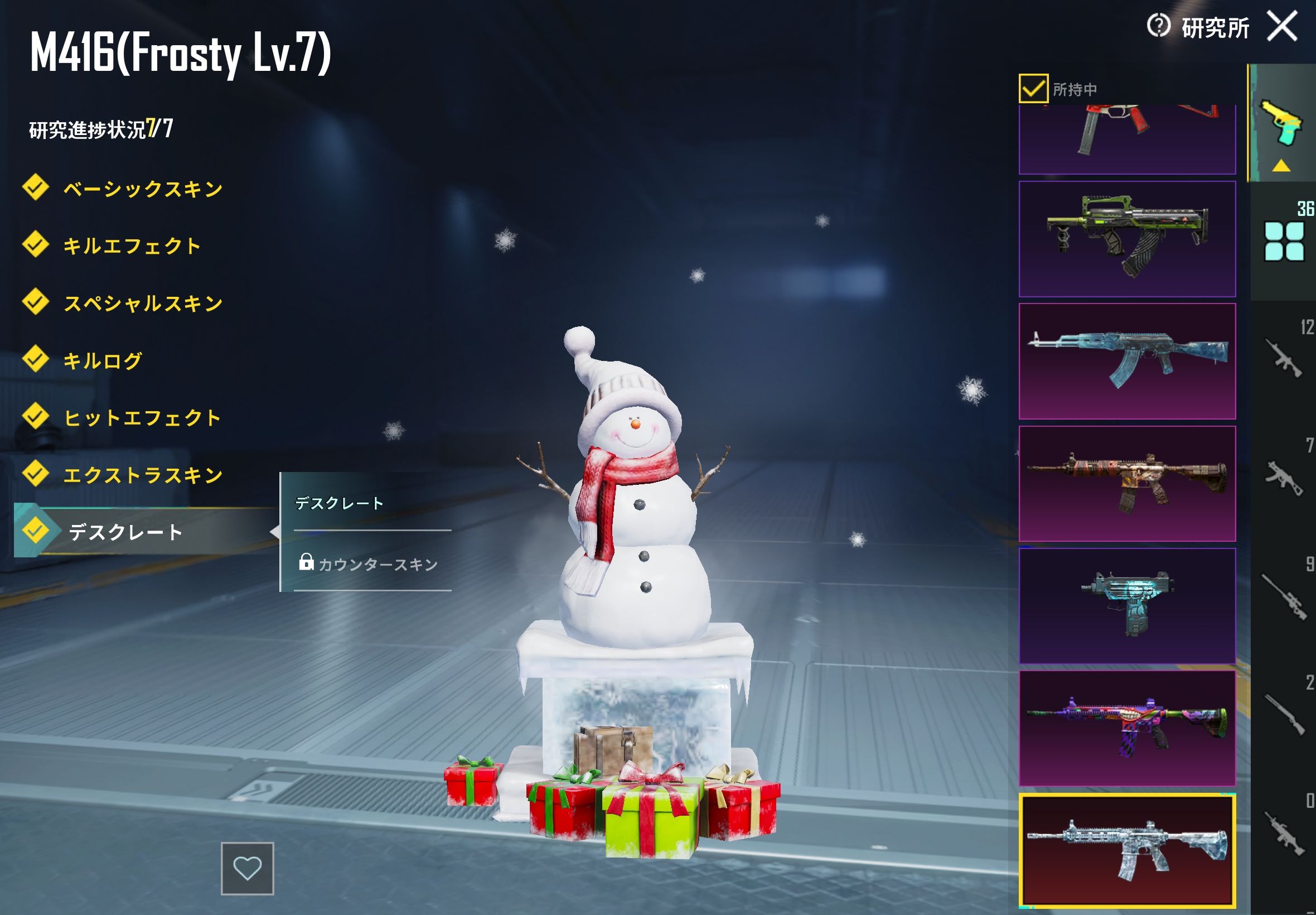Close the research lab screen
Viewport: 1316px width, 915px height.
pos(1281,26)
